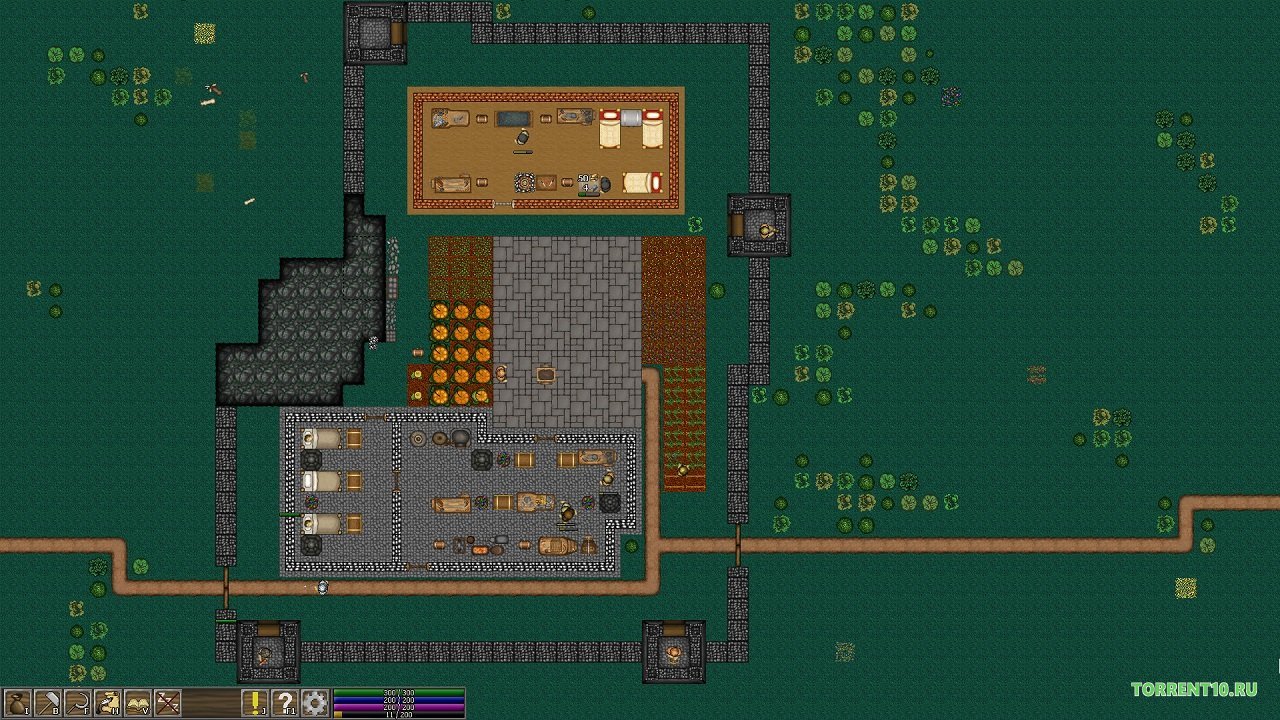Open the settings gear icon
This screenshot has height=720, width=1280.
pos(317,704)
